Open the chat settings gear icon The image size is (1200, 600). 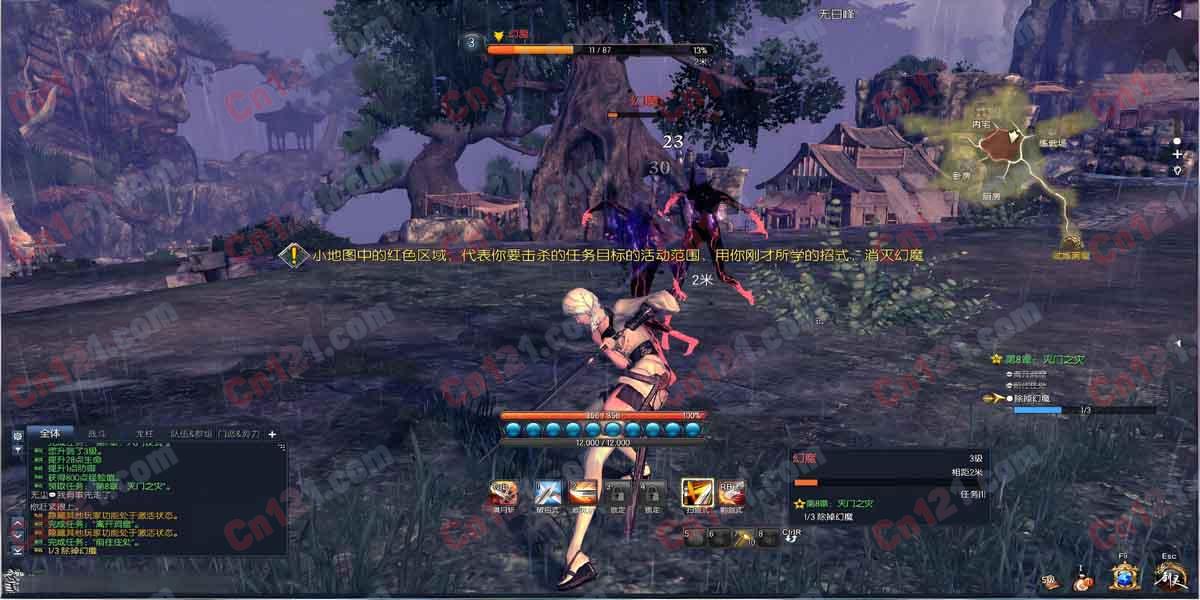click(x=17, y=436)
